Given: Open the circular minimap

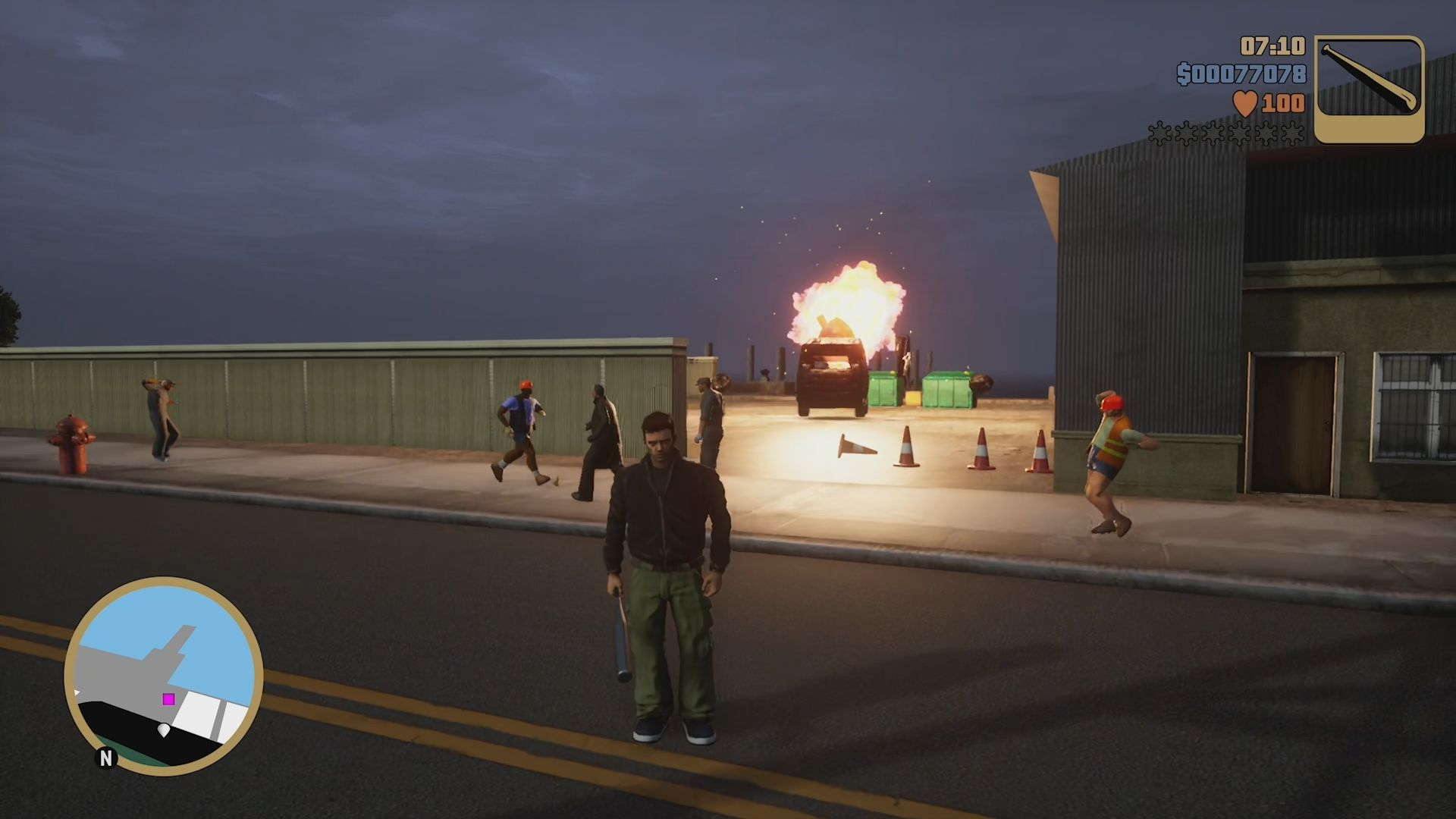Looking at the screenshot, I should 164,676.
